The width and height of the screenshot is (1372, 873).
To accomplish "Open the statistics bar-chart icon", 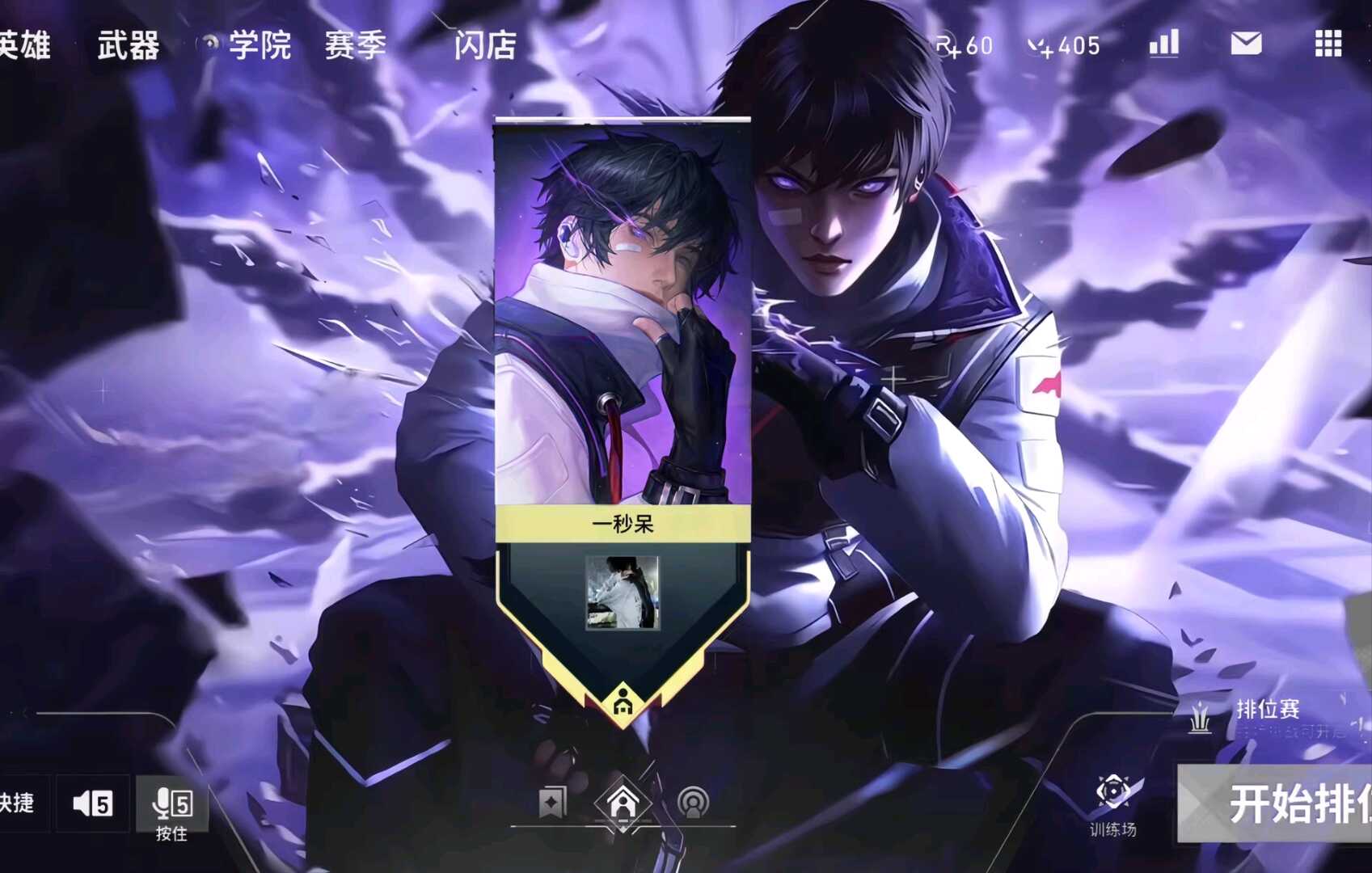I will point(1162,44).
